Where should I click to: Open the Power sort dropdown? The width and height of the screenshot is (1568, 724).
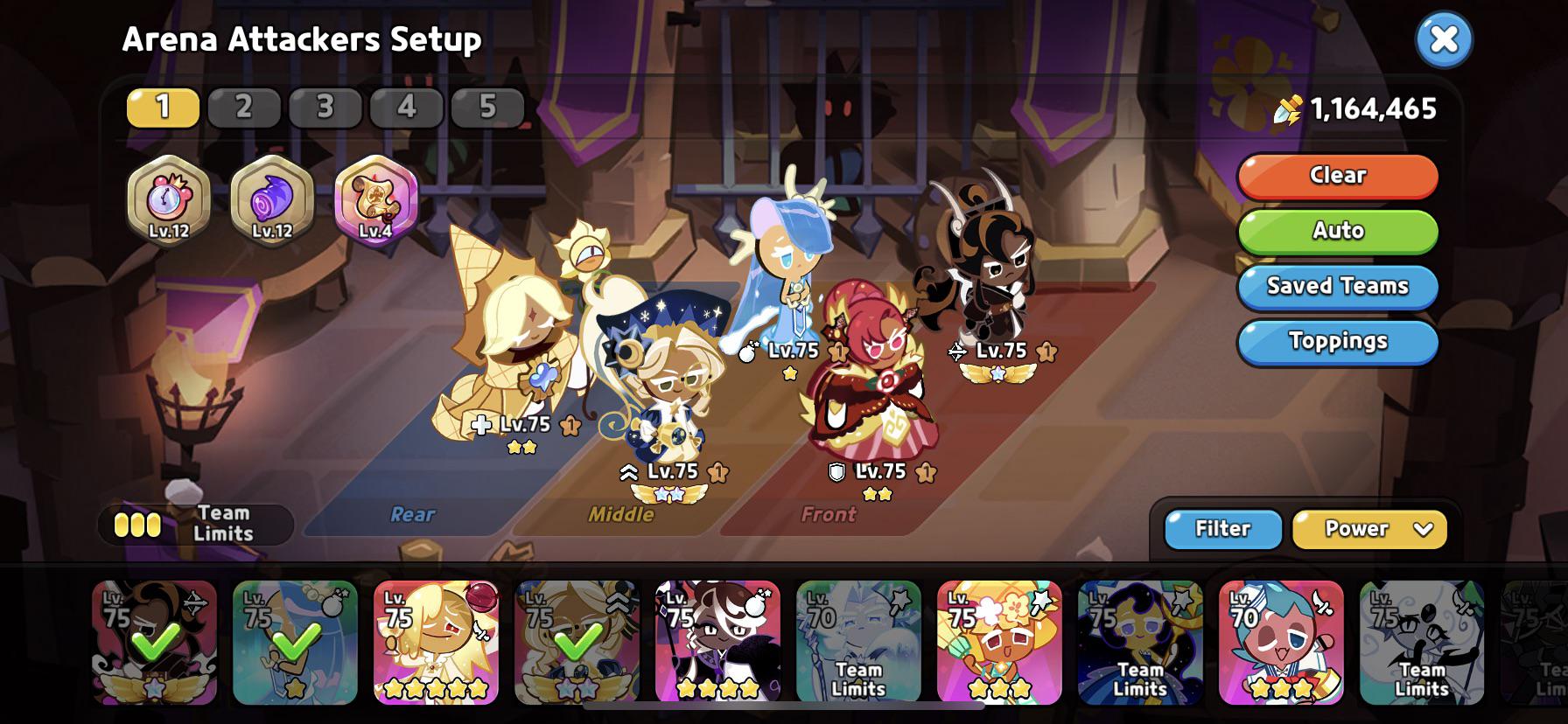click(x=1369, y=529)
